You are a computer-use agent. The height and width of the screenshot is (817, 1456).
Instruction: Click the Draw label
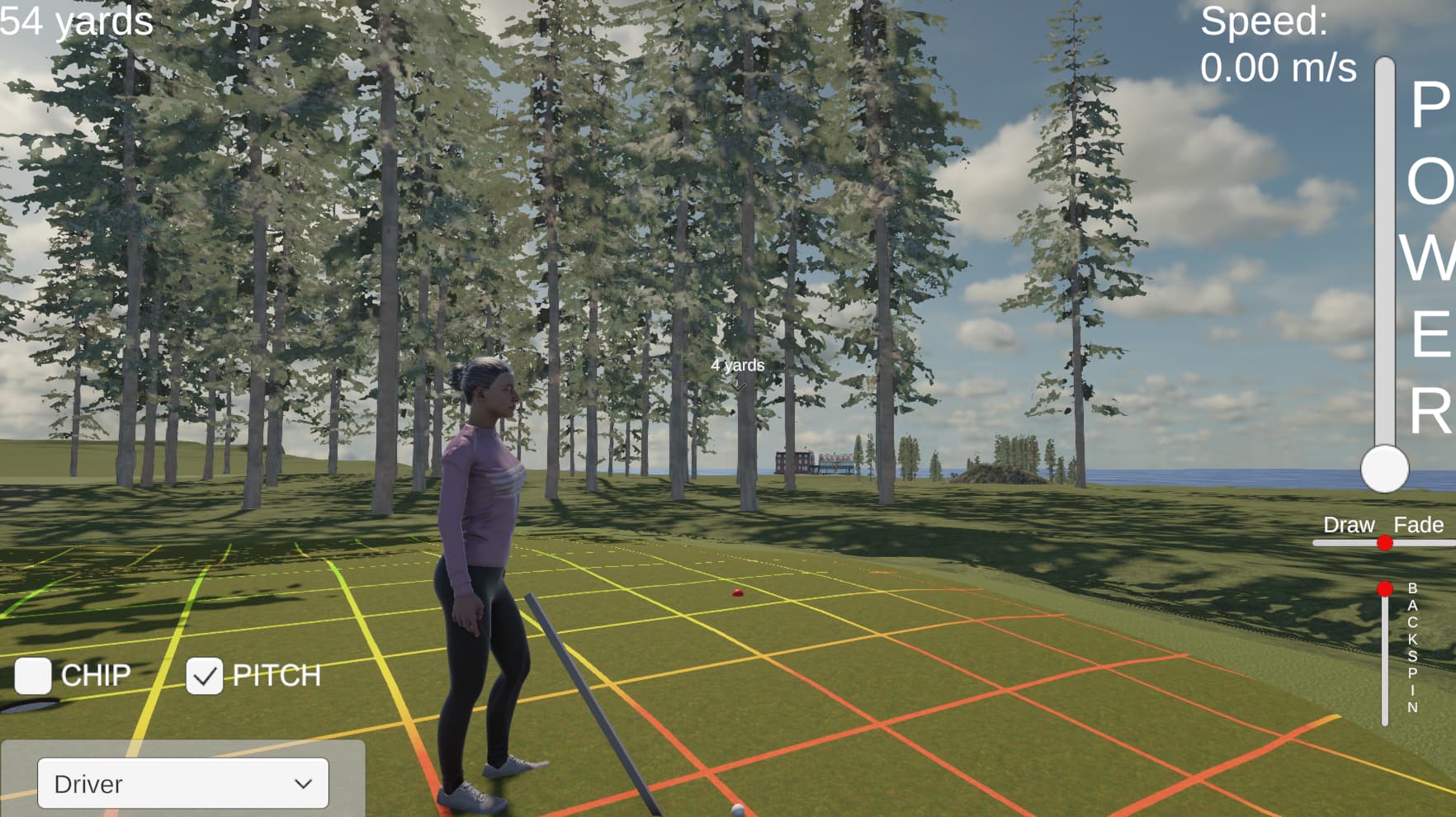click(1349, 524)
